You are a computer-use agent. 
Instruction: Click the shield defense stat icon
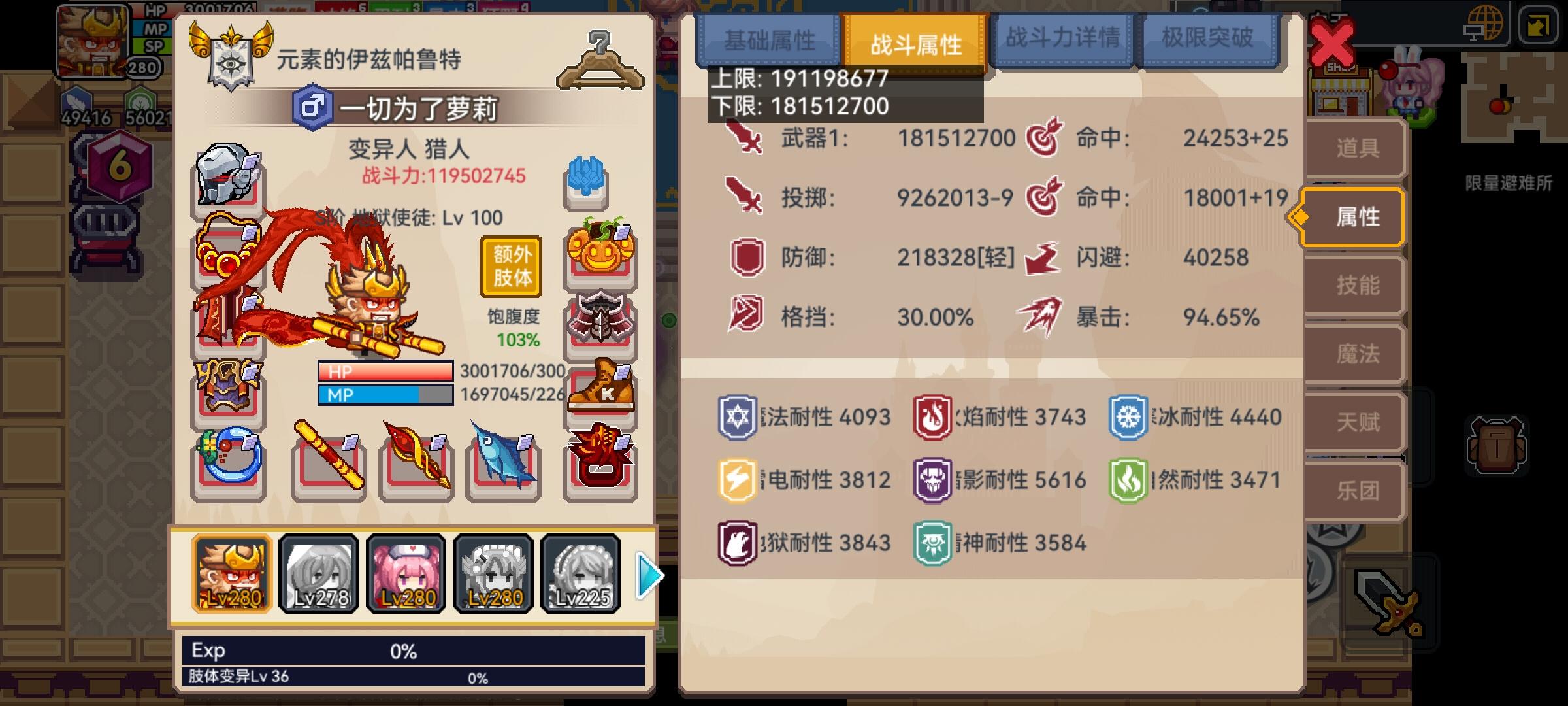(746, 256)
